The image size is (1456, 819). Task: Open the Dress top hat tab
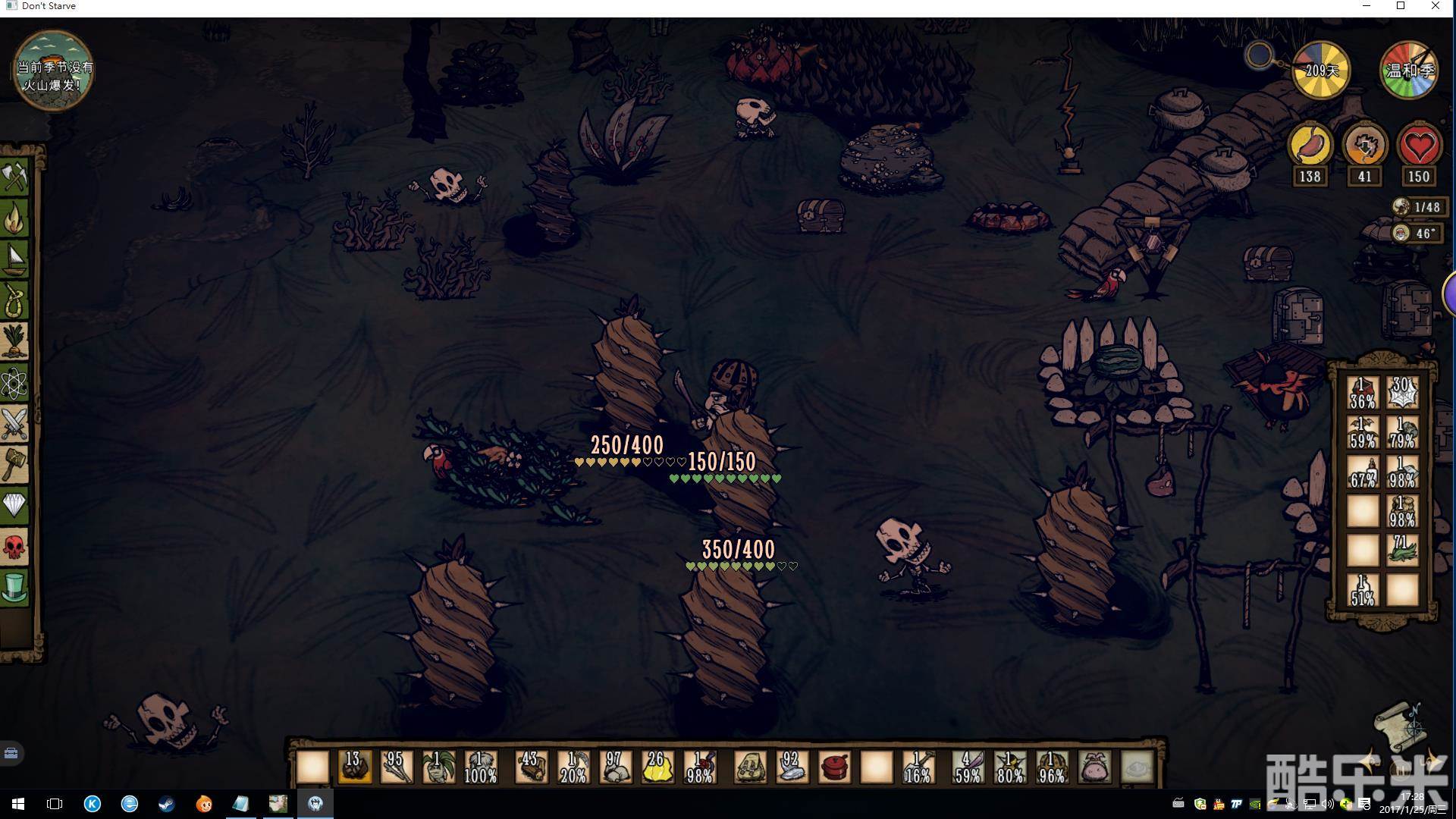pos(15,588)
